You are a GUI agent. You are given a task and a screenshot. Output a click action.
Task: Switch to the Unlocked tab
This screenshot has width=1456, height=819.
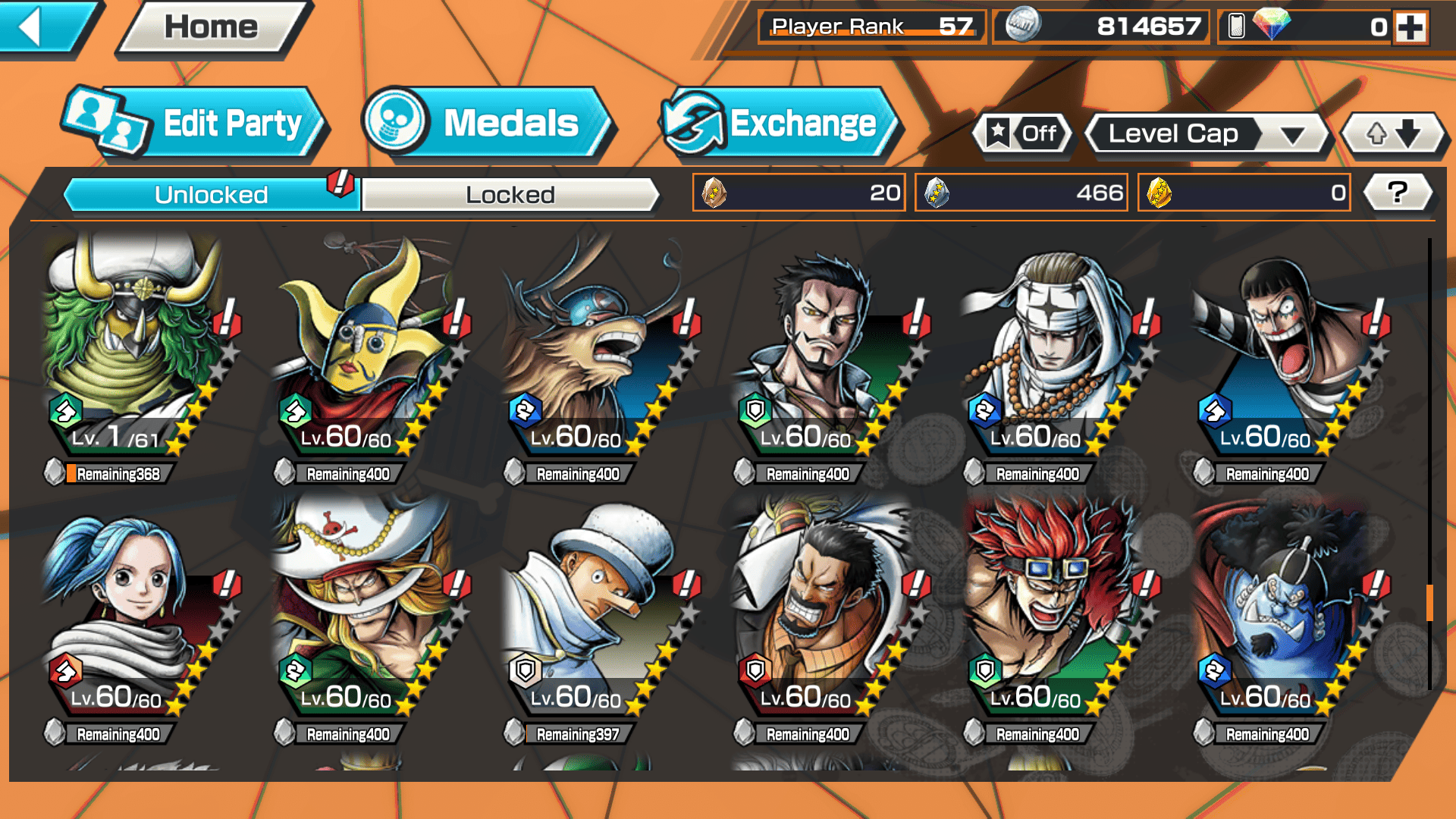(x=210, y=195)
